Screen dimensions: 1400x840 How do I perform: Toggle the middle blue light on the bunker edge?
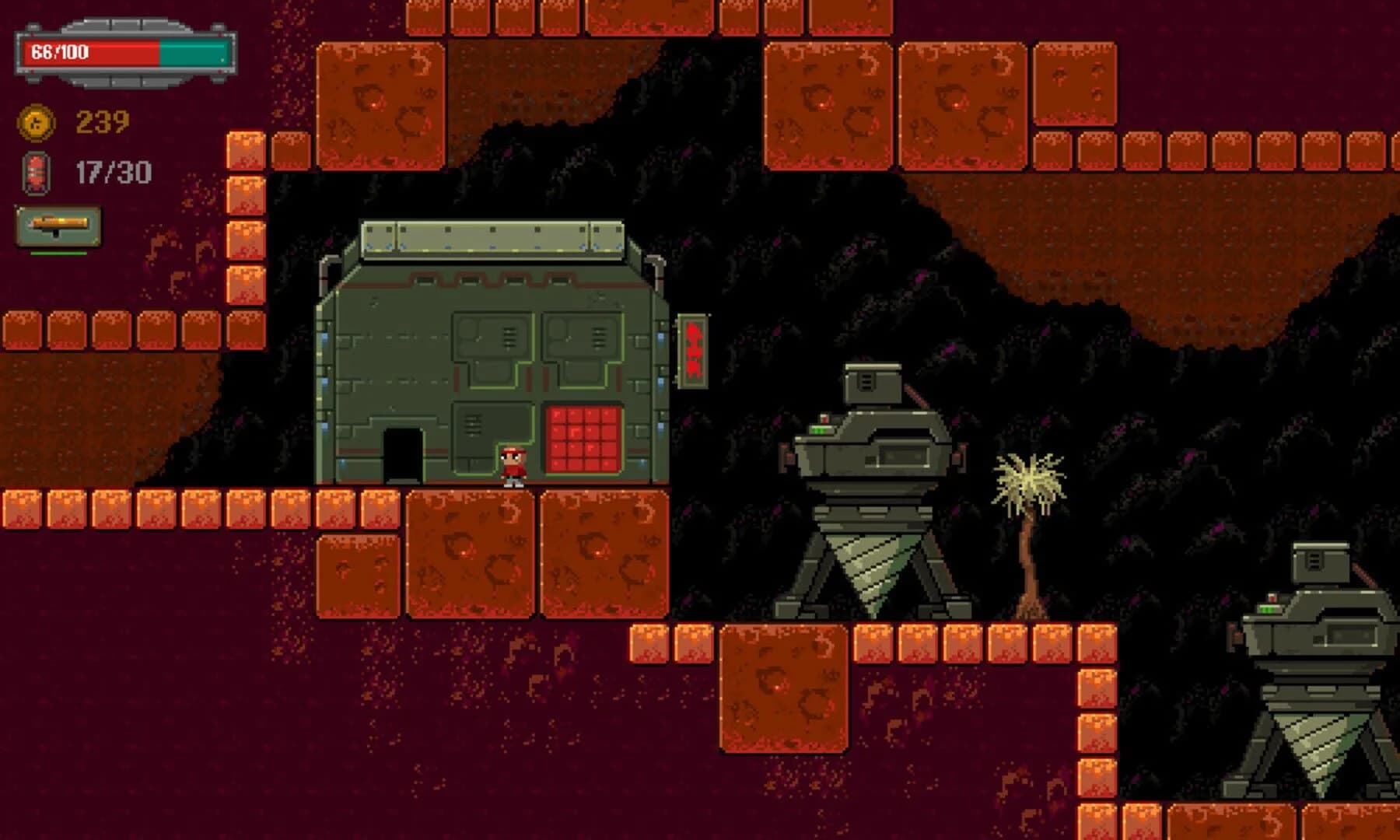324,381
